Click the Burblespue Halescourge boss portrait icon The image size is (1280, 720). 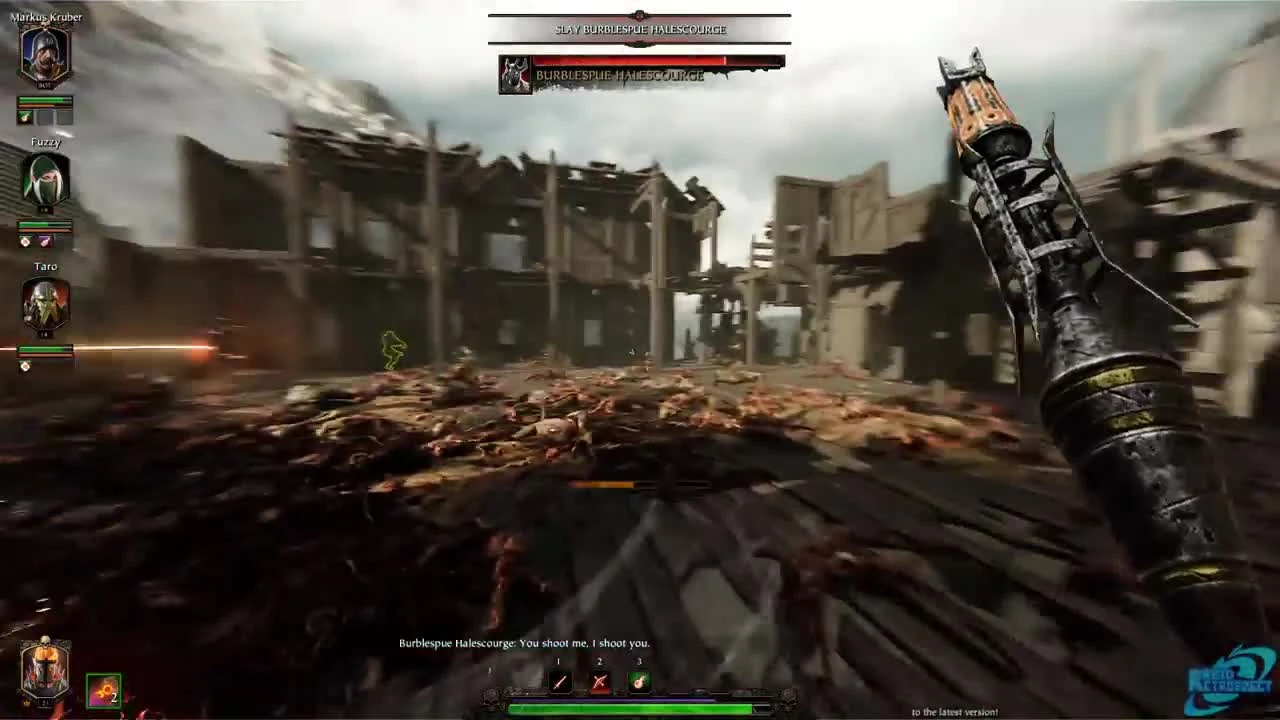[x=516, y=74]
